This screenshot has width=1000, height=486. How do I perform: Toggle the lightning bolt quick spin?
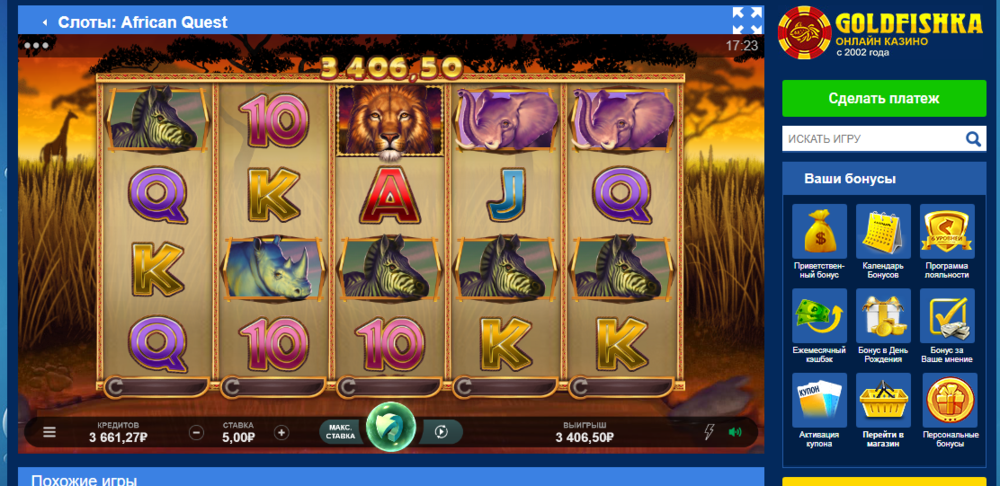point(710,432)
